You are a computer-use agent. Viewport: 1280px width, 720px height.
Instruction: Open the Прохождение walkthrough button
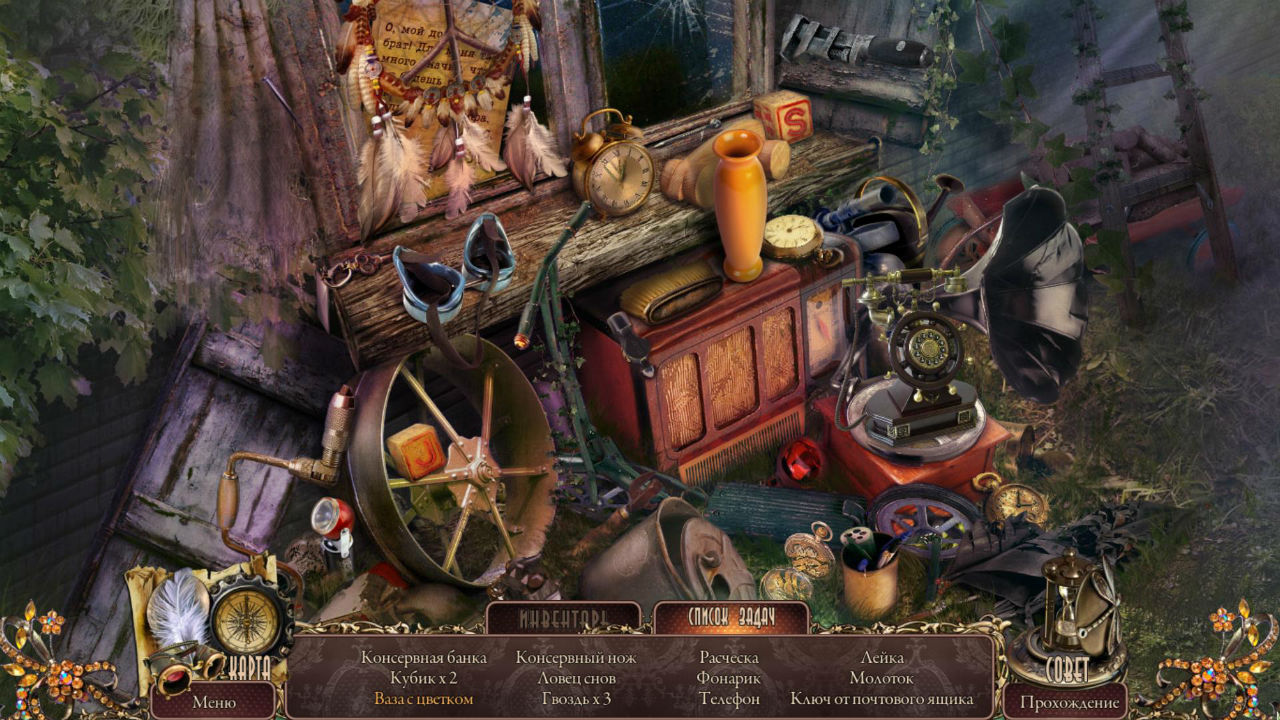(x=1069, y=701)
